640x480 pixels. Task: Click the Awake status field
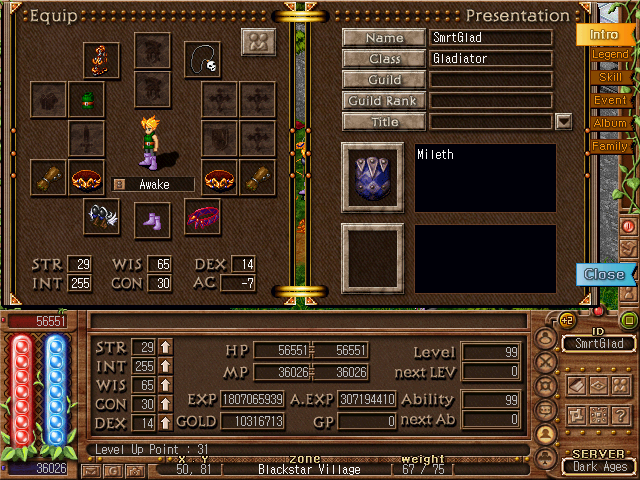(160, 184)
